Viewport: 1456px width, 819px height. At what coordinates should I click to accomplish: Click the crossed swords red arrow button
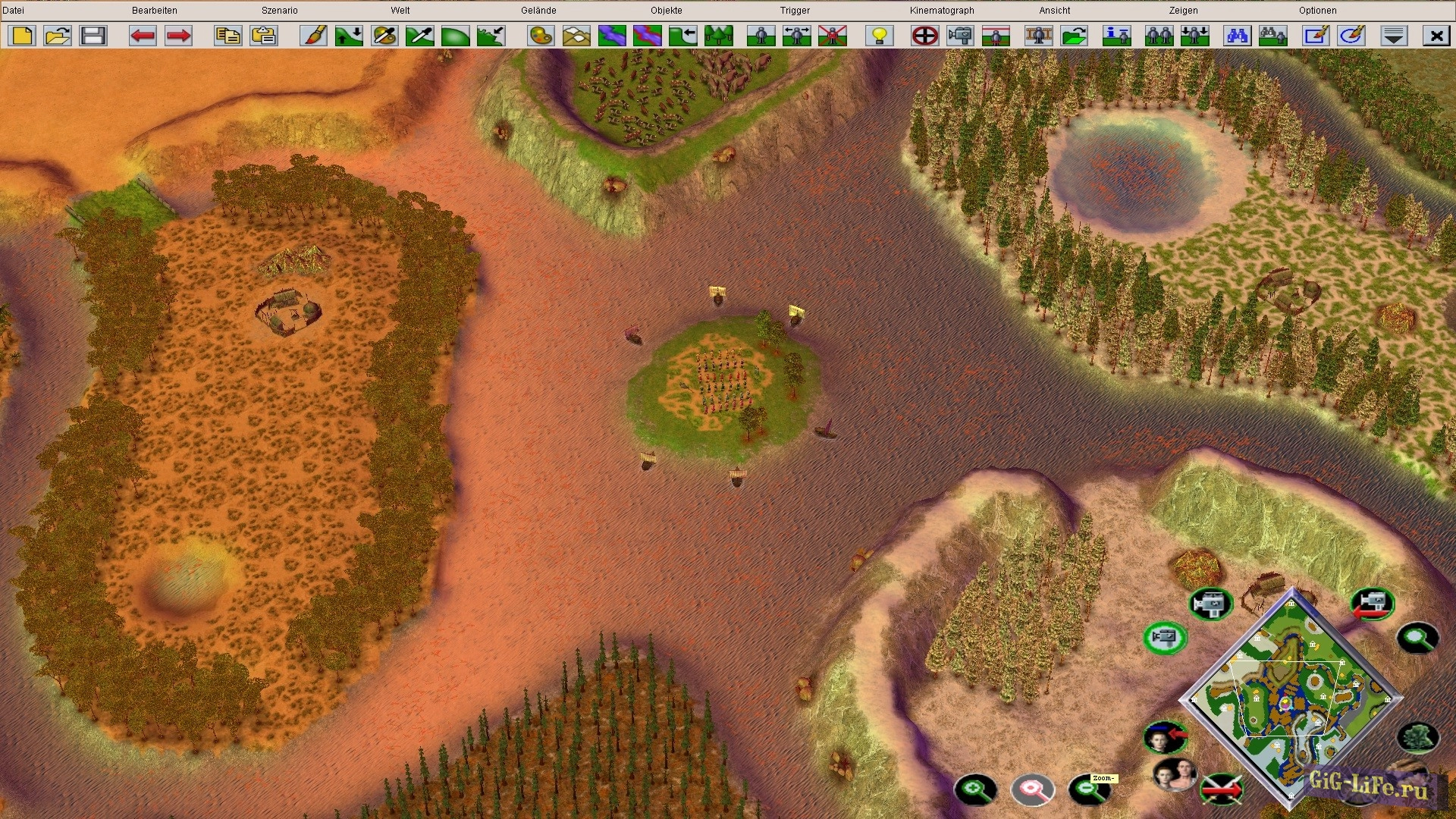point(1221,789)
